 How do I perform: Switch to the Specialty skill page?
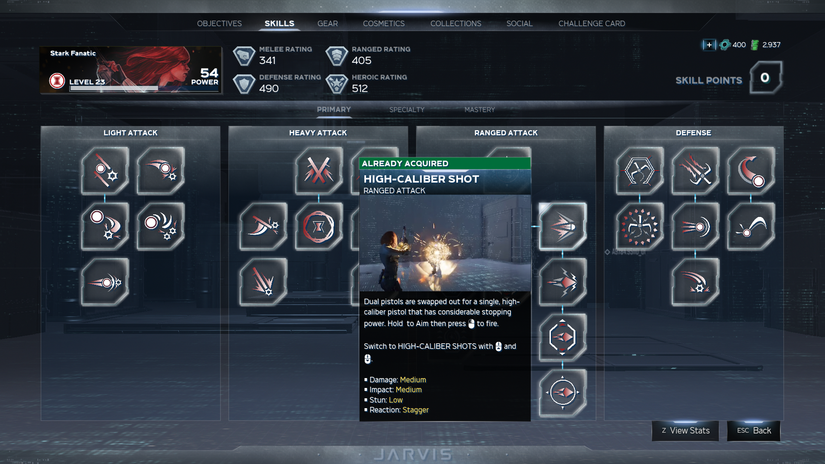(406, 109)
